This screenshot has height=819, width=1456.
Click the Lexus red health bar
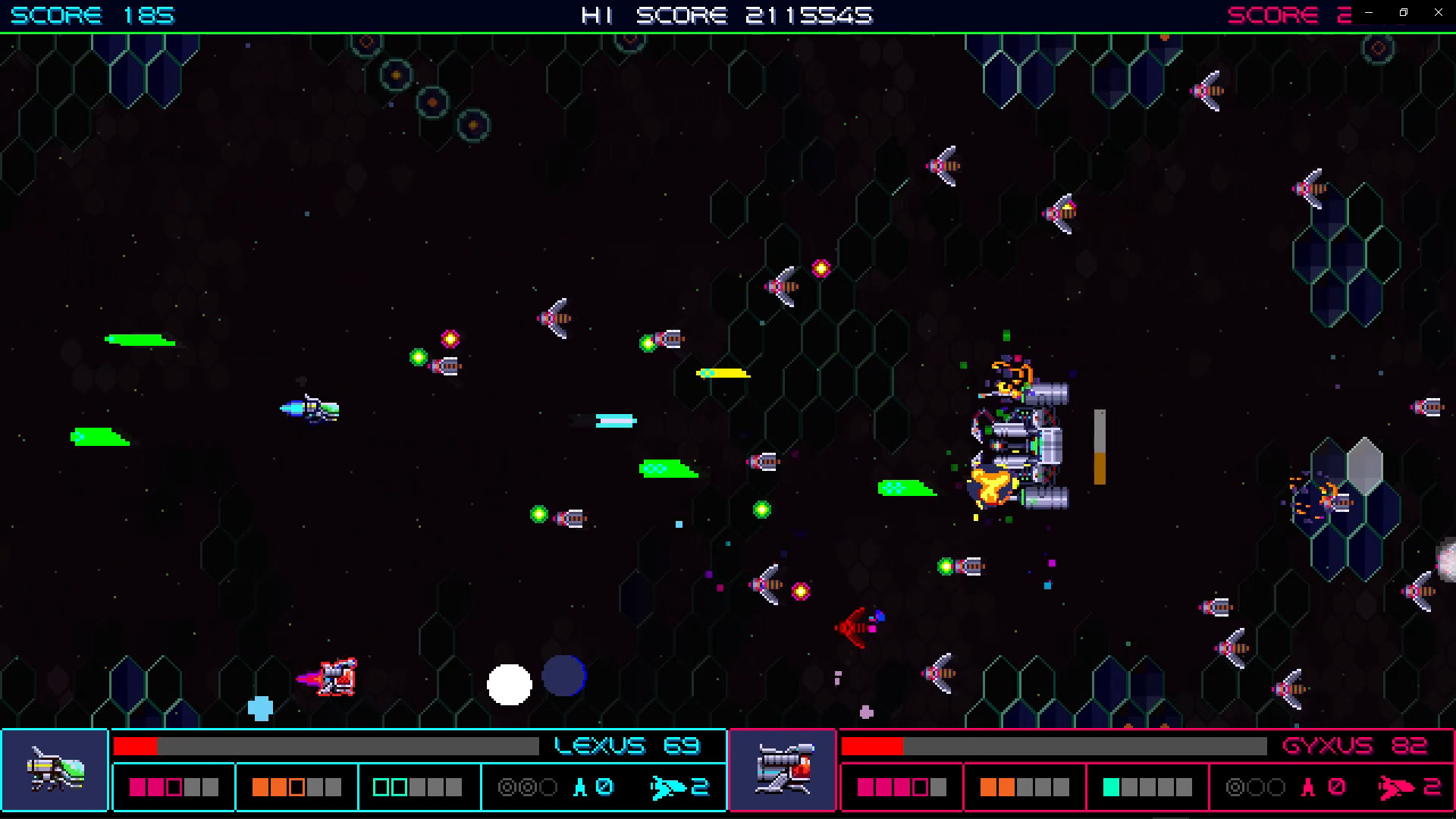(x=136, y=746)
